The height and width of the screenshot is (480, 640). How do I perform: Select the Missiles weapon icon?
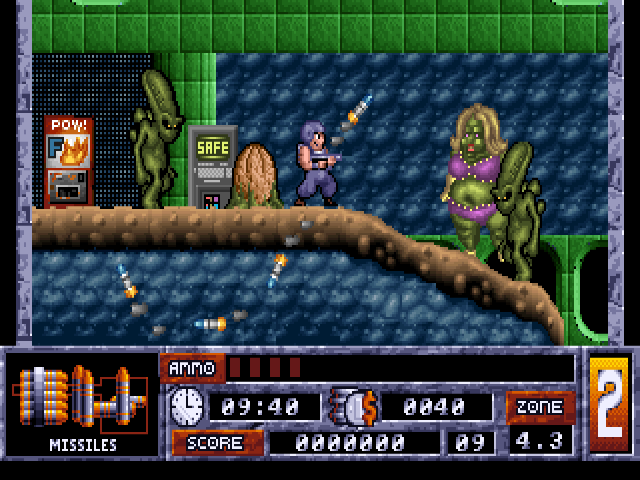coord(82,397)
